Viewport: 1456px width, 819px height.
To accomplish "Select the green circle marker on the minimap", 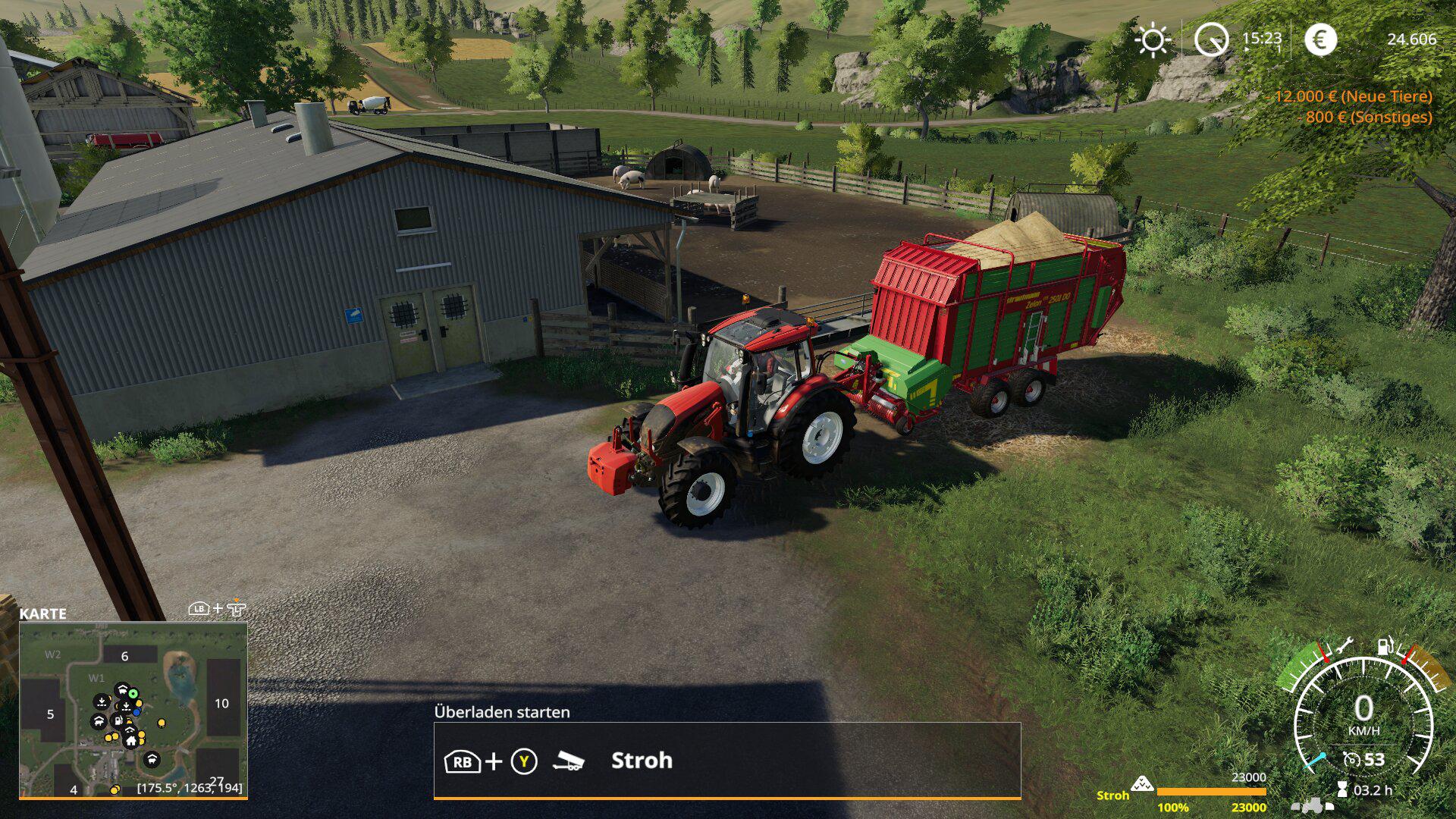I will pos(133,693).
